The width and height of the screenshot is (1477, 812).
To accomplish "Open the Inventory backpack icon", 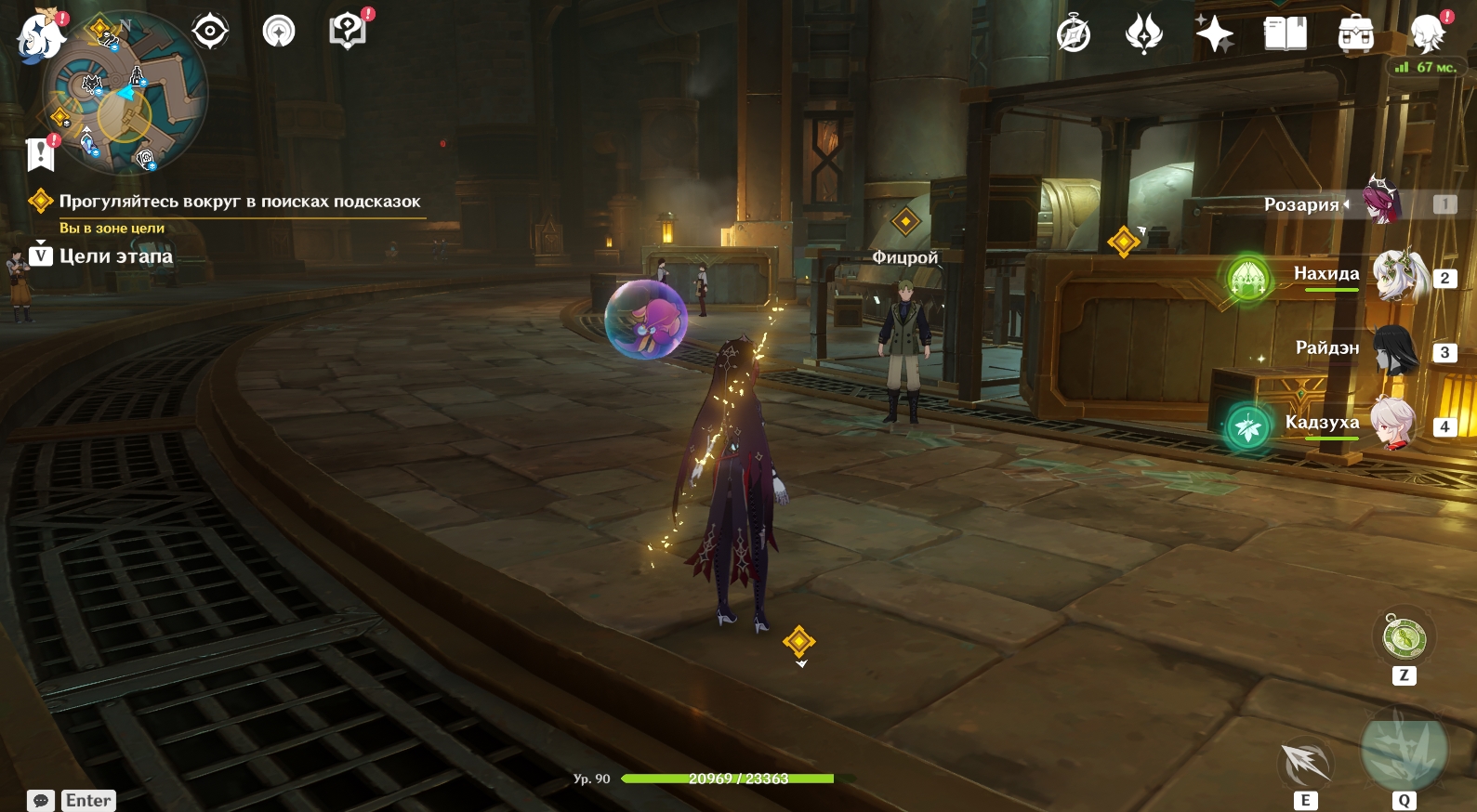I will (x=1356, y=35).
